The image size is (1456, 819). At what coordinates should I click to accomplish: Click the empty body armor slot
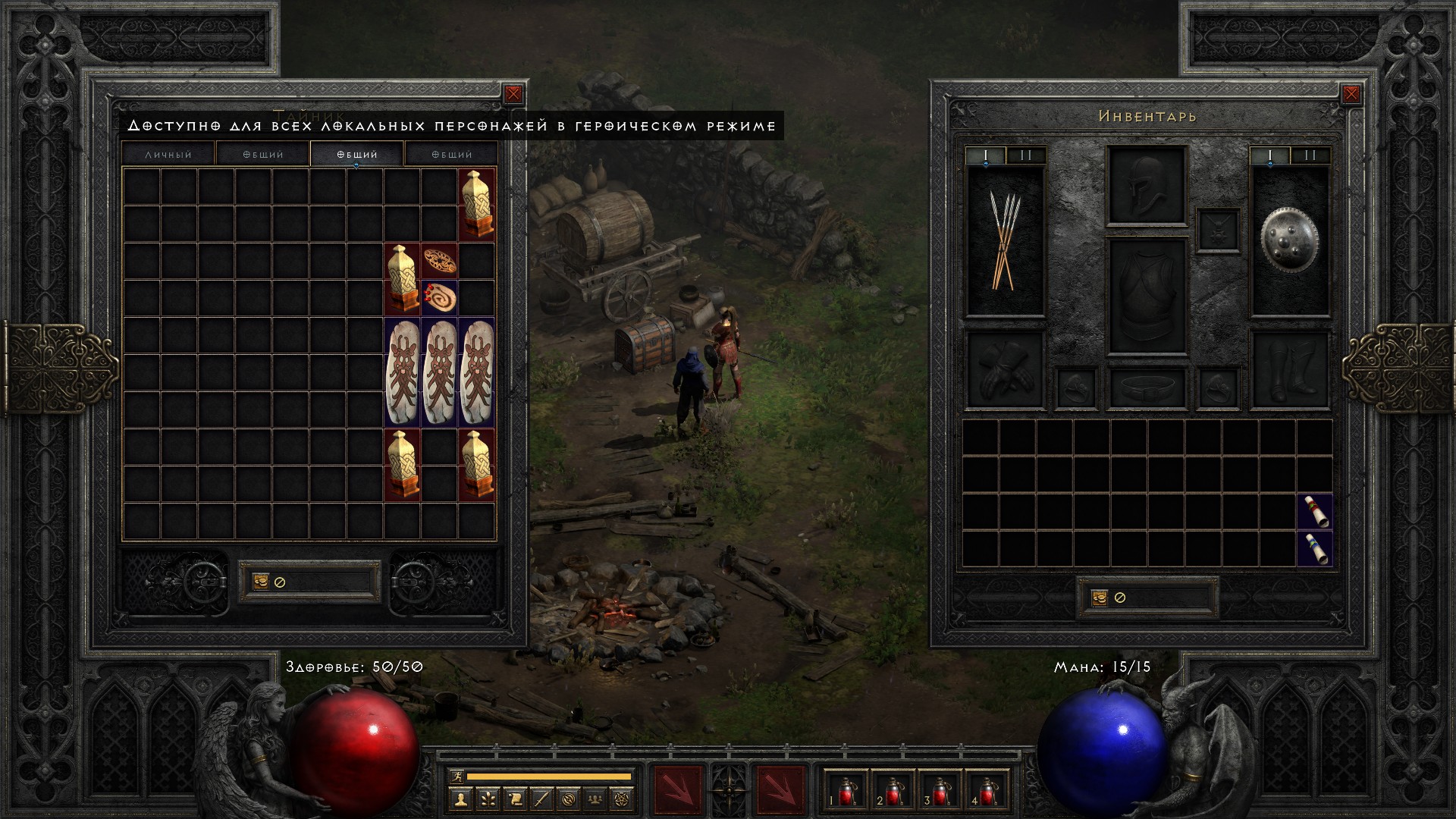click(1146, 297)
